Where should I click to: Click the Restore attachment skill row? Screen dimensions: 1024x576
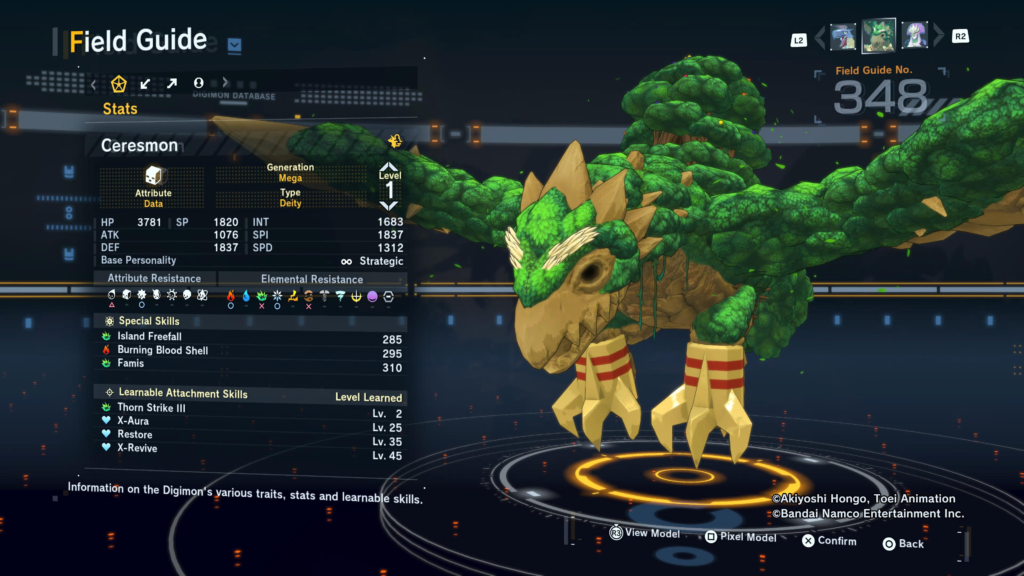point(250,435)
